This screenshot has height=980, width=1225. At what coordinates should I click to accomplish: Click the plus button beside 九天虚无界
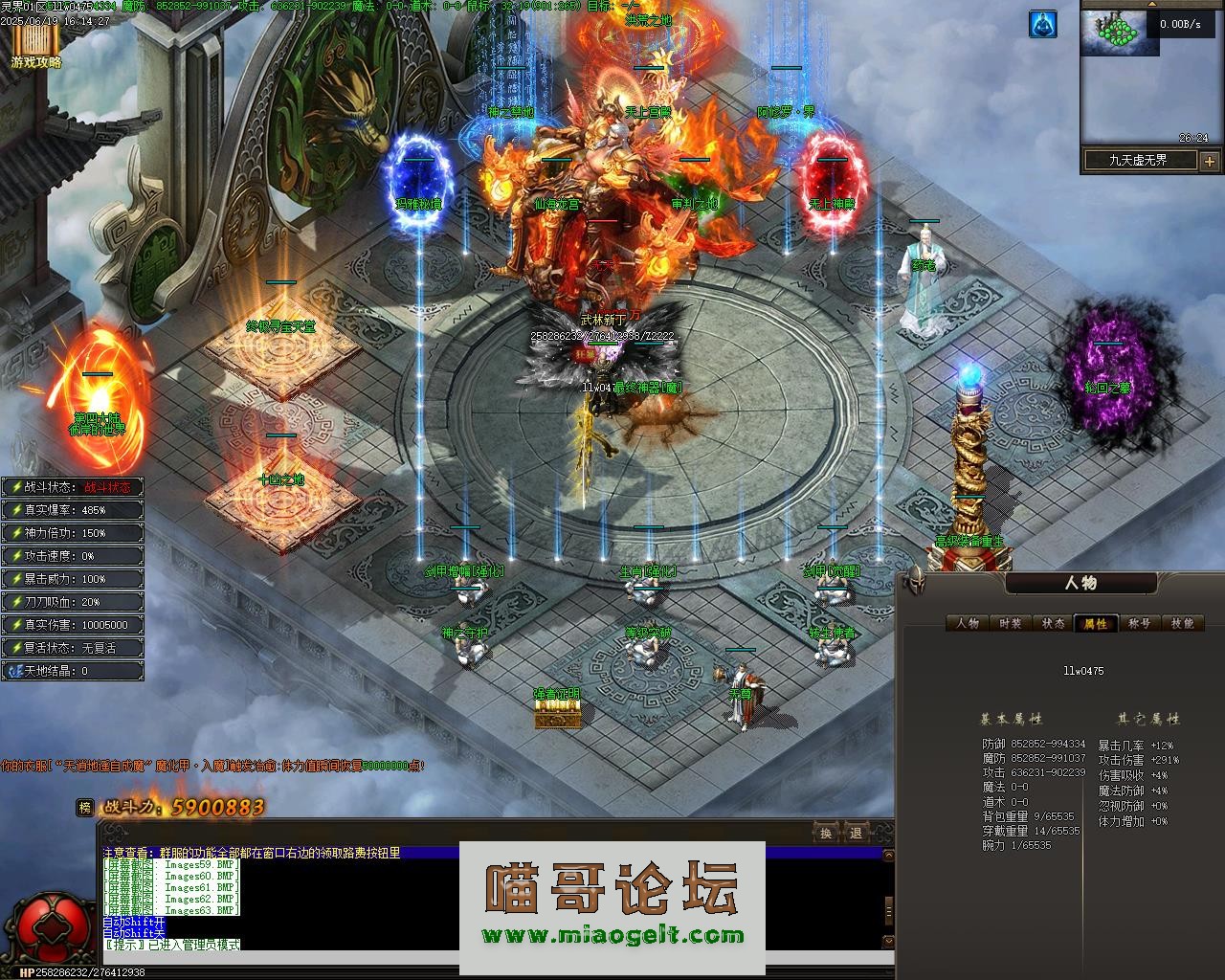(x=1209, y=161)
